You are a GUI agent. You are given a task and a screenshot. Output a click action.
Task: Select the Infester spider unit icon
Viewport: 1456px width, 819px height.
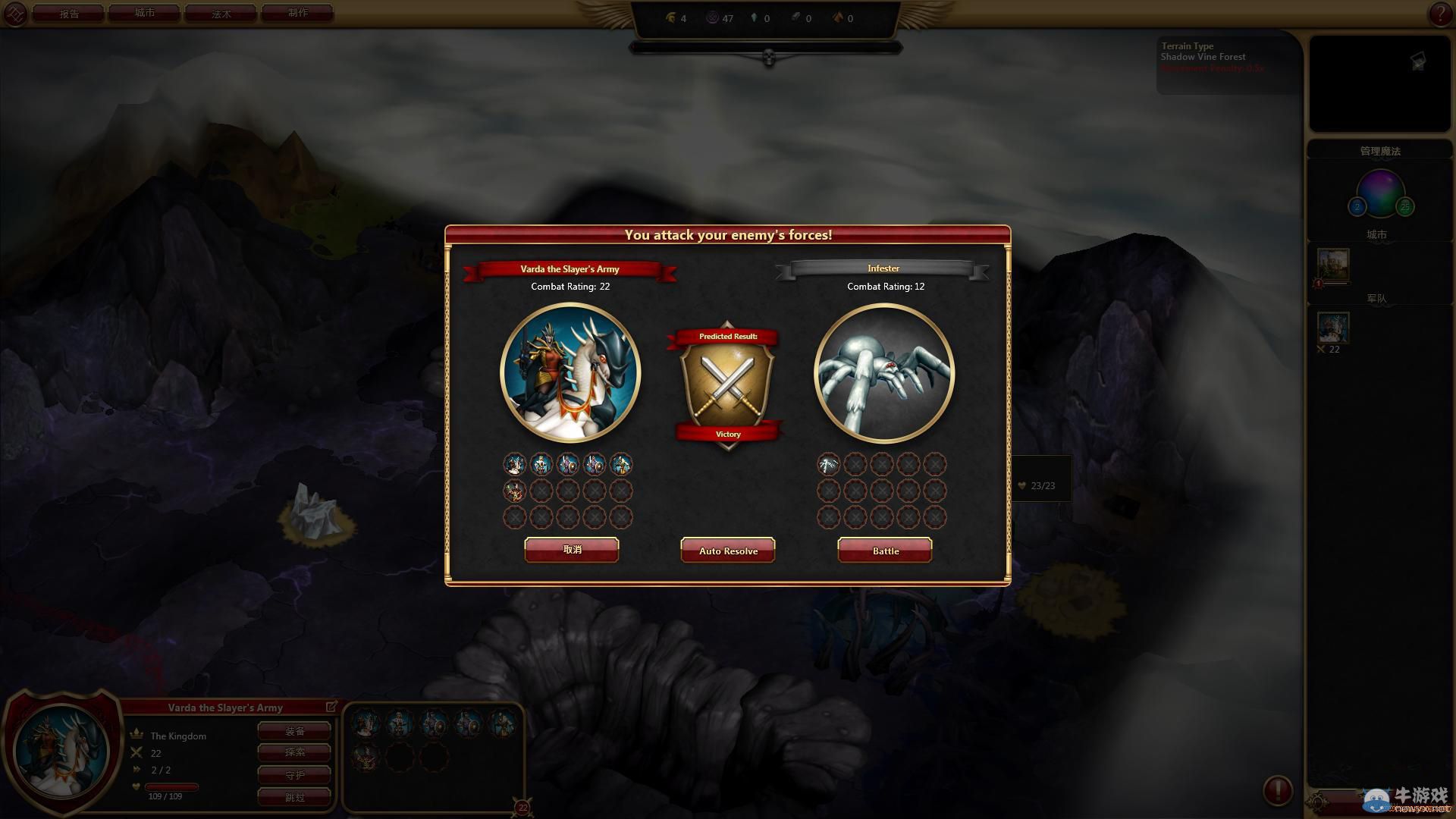[x=828, y=464]
